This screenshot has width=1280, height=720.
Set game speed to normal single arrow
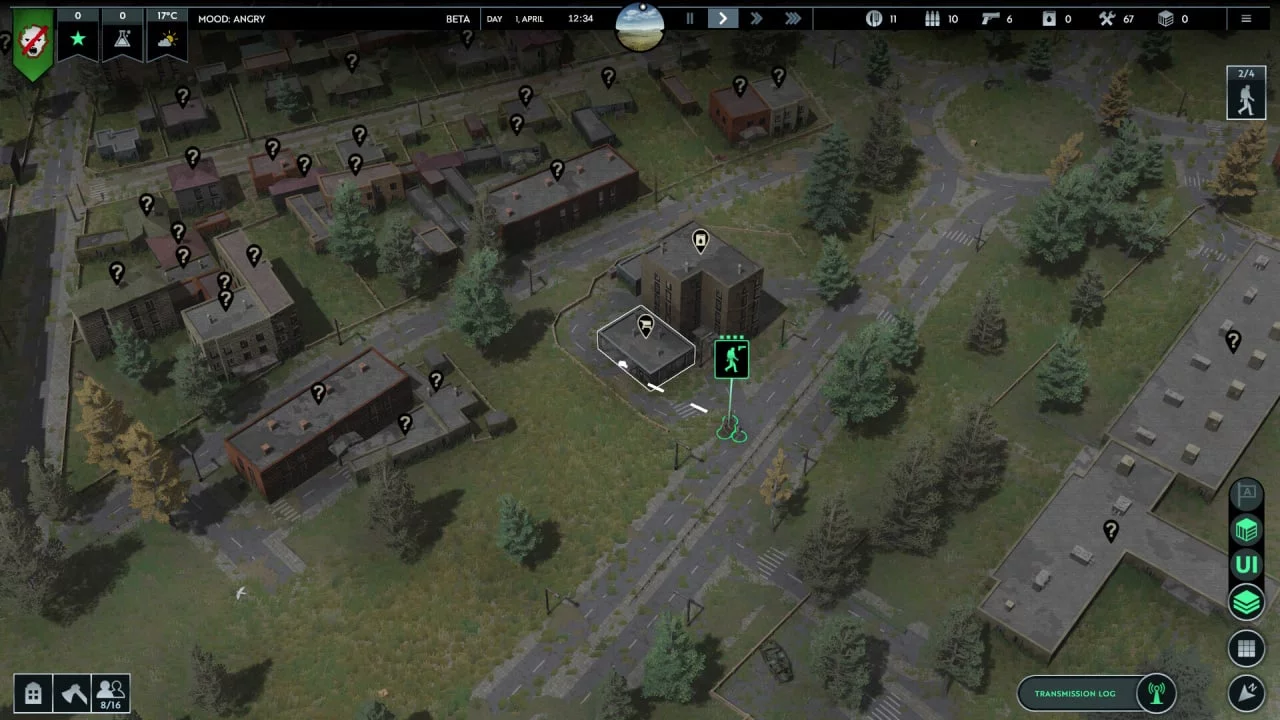pos(723,18)
